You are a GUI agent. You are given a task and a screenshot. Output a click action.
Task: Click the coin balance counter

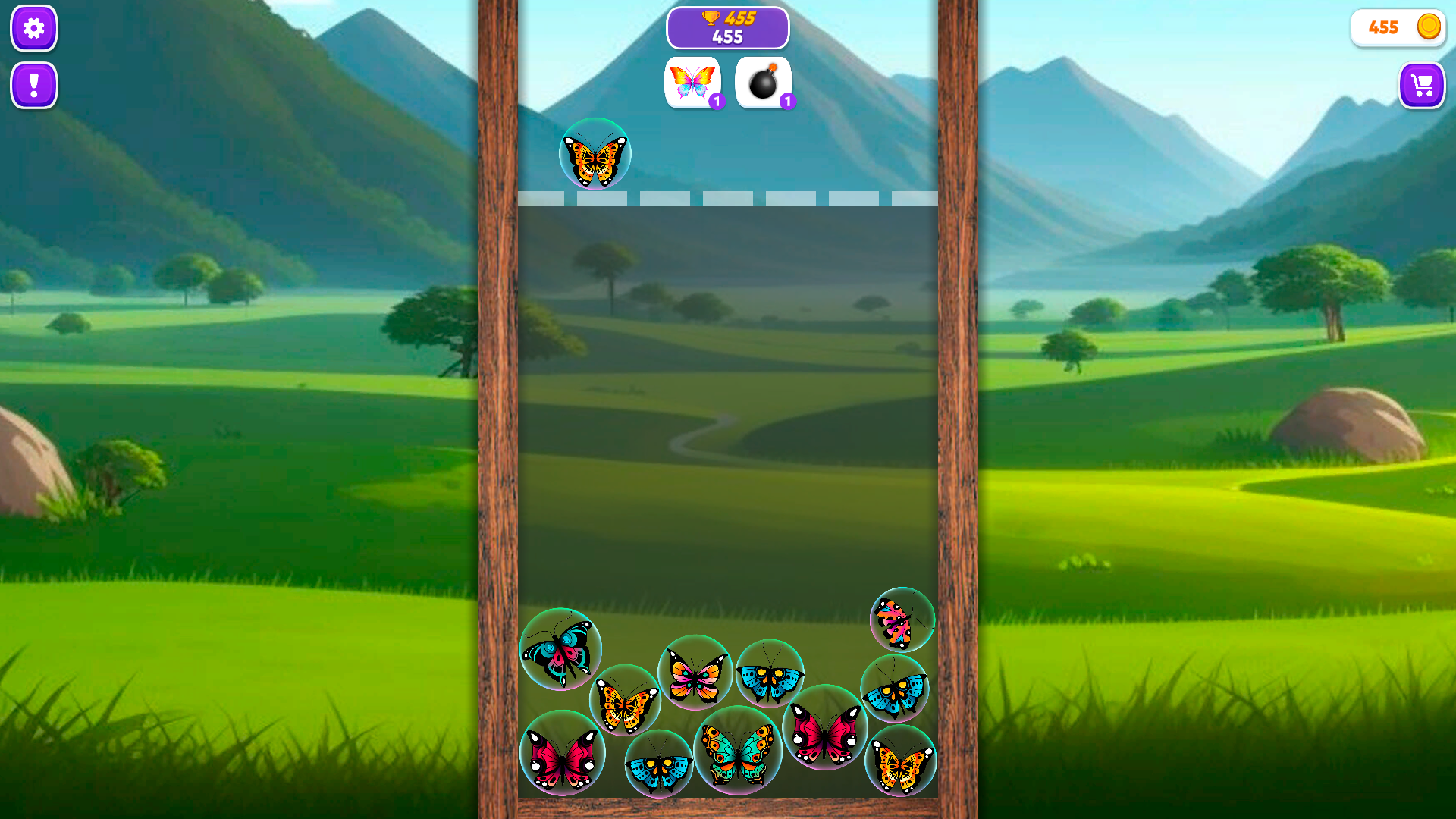pyautogui.click(x=1398, y=27)
